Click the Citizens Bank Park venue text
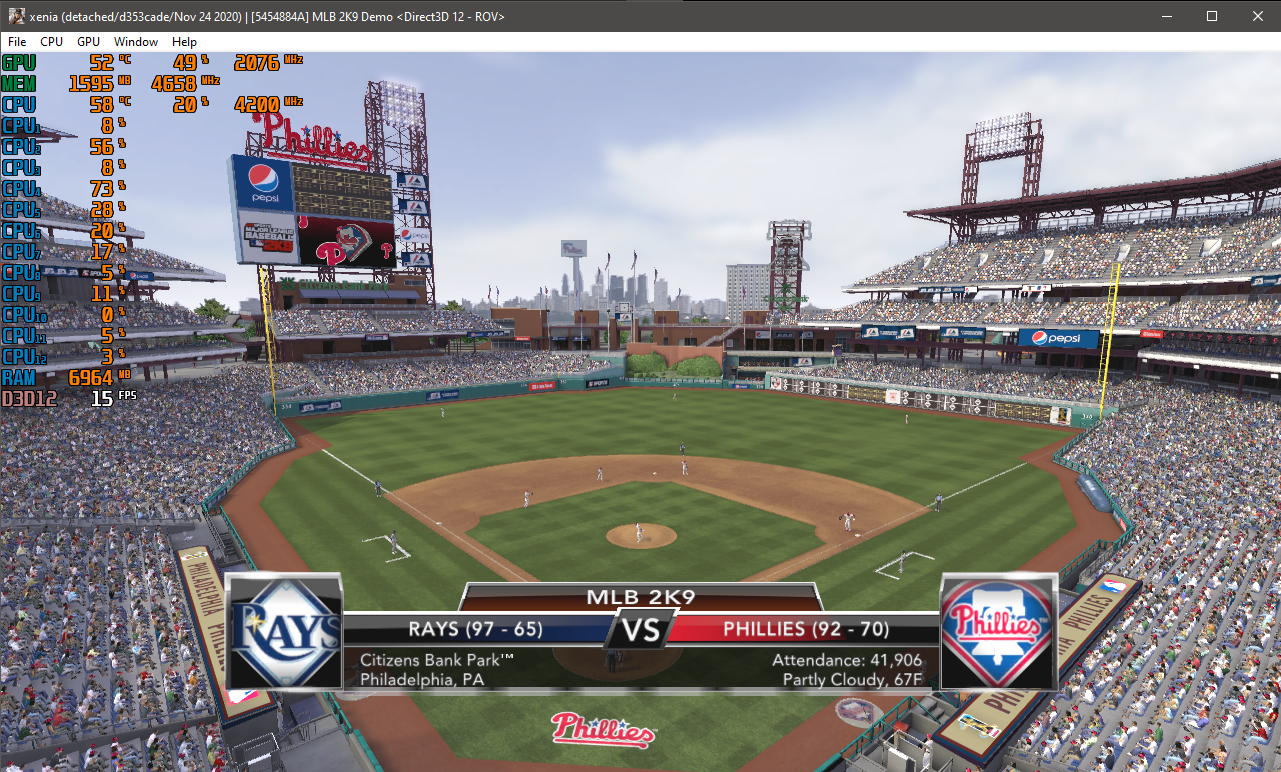 [x=430, y=660]
